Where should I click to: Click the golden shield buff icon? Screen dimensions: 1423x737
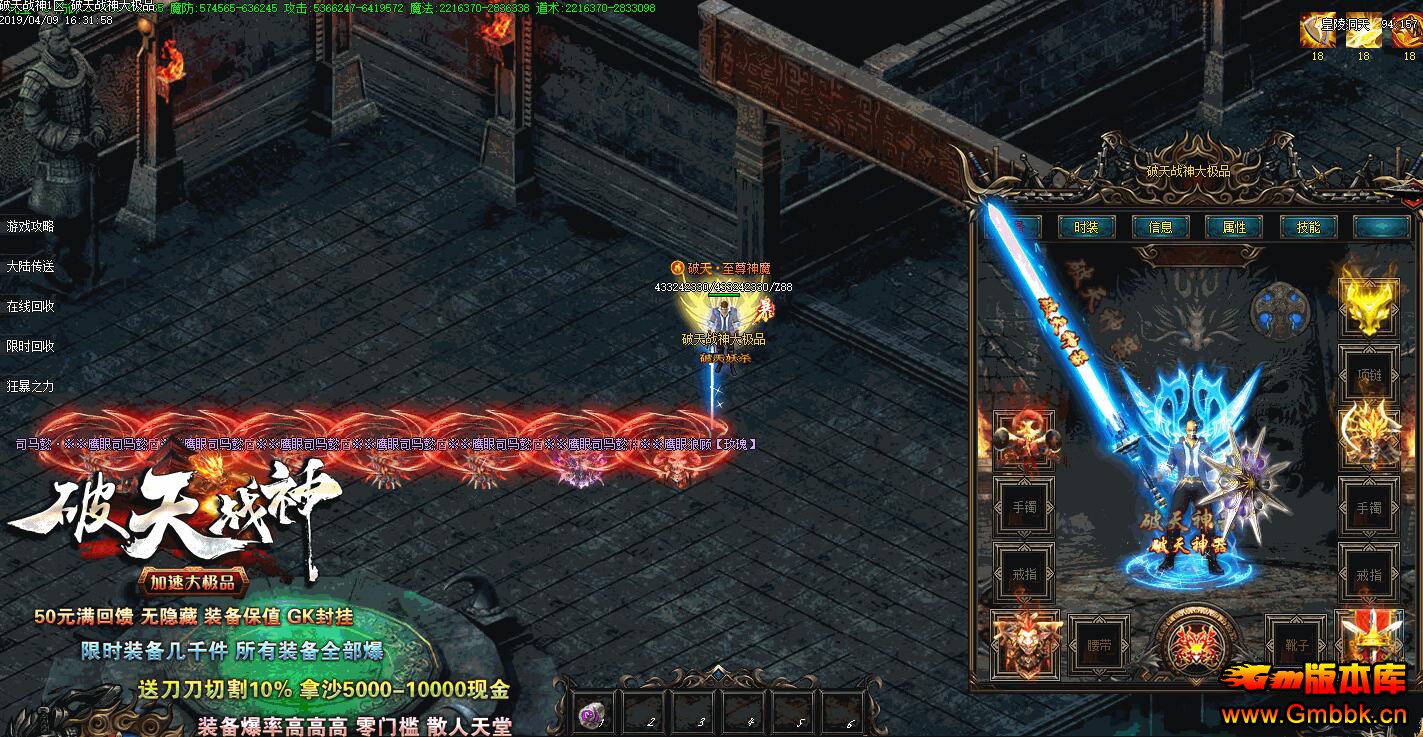(1317, 31)
